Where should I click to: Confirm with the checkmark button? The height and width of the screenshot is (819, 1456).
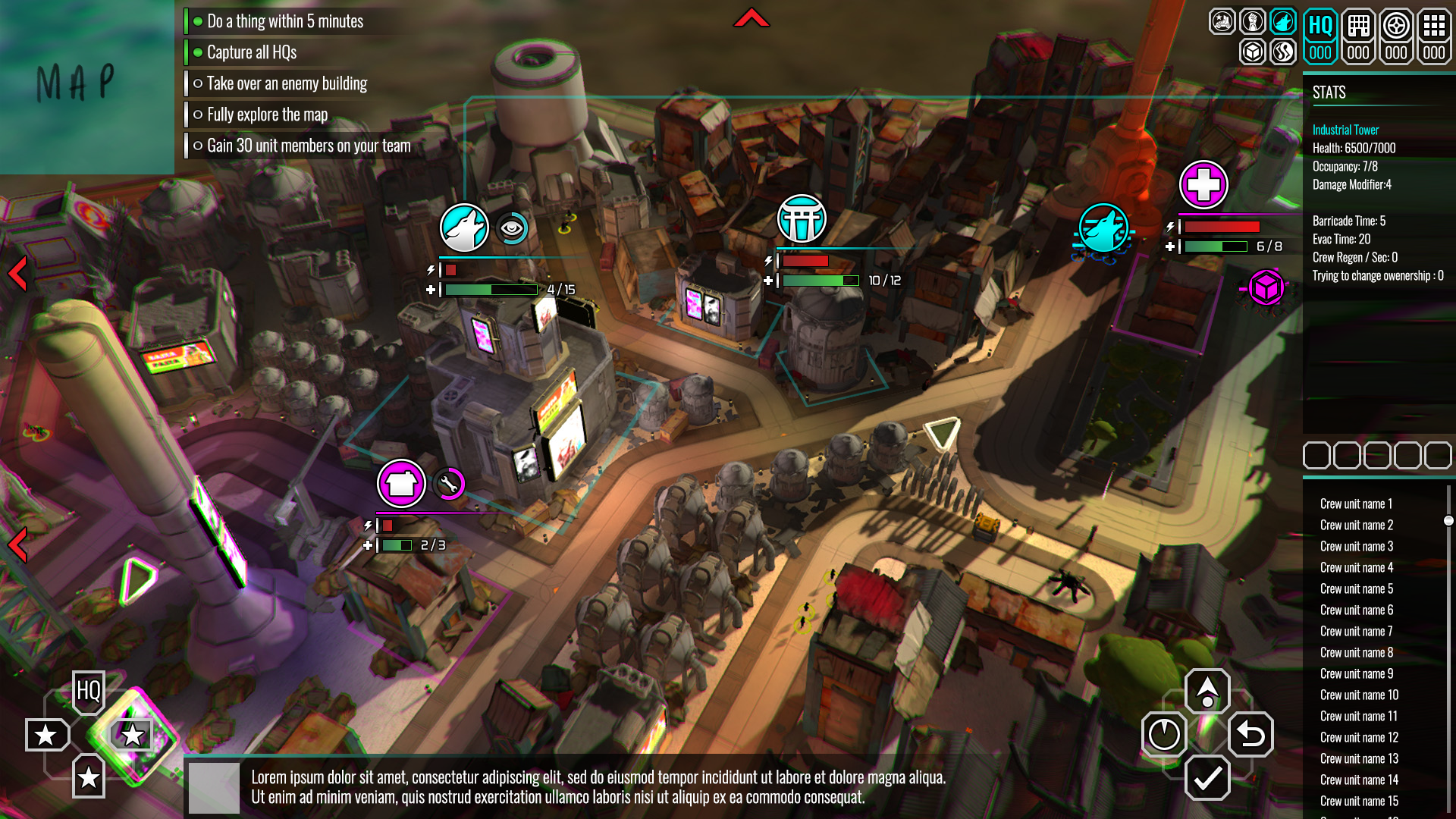click(1207, 777)
